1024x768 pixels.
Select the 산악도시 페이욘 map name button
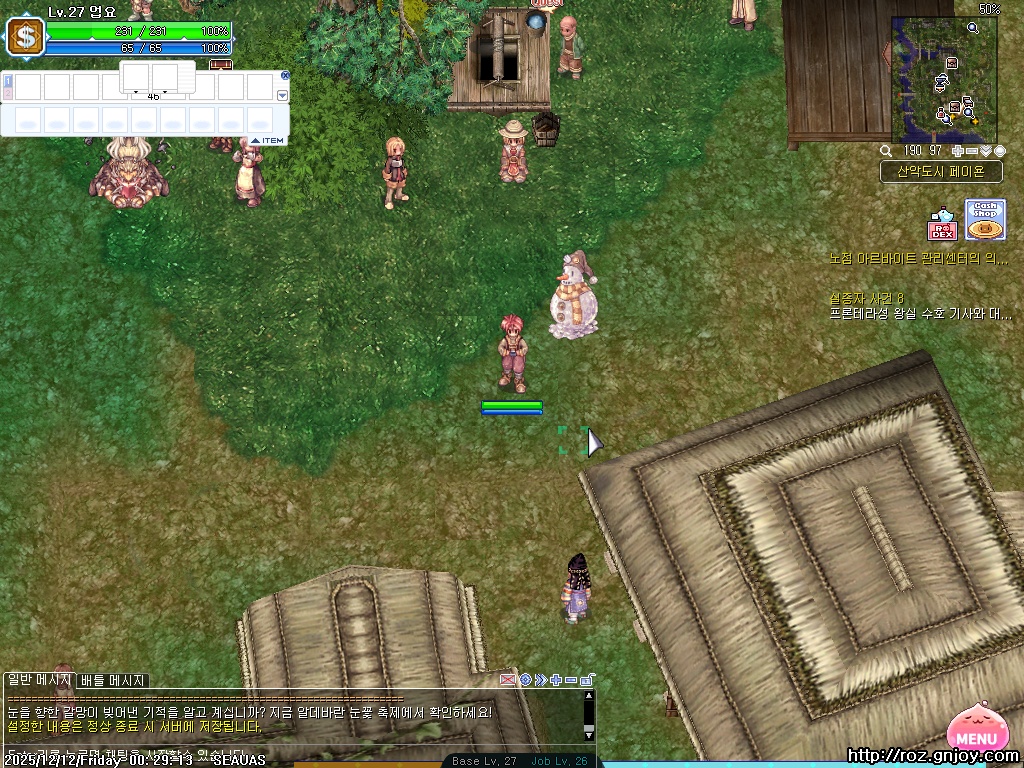(x=940, y=171)
